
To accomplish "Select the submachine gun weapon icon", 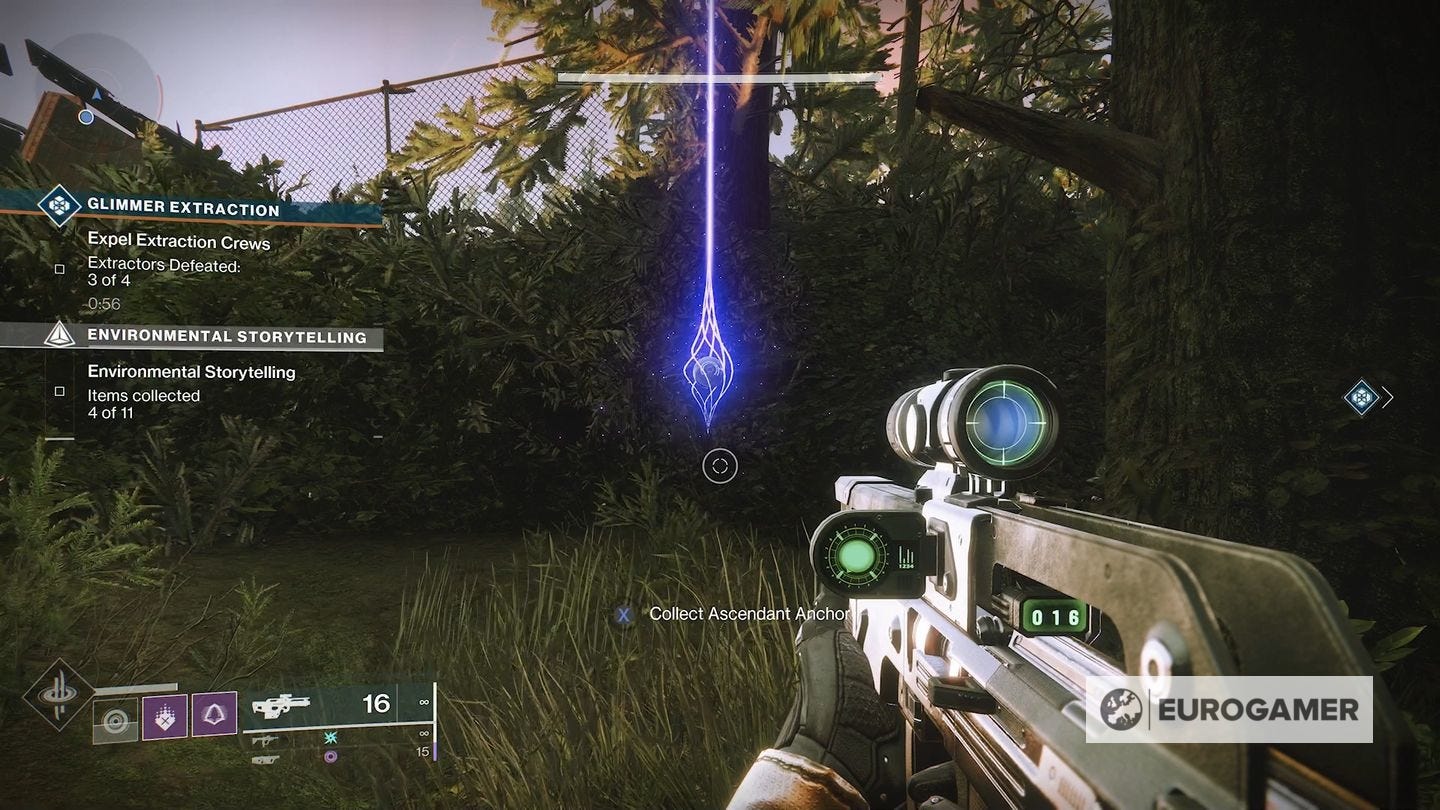I will click(269, 739).
